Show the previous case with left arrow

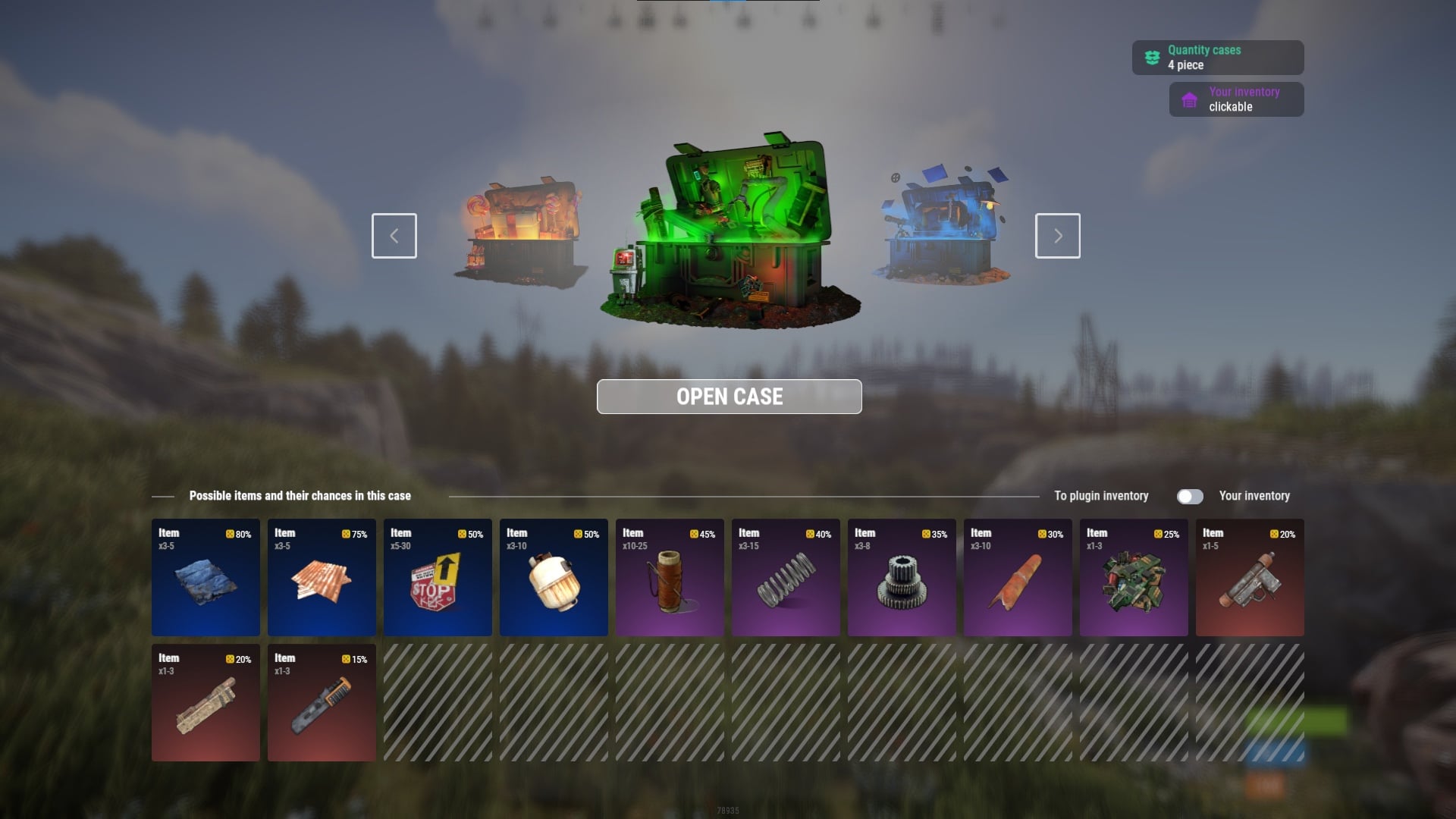[394, 236]
